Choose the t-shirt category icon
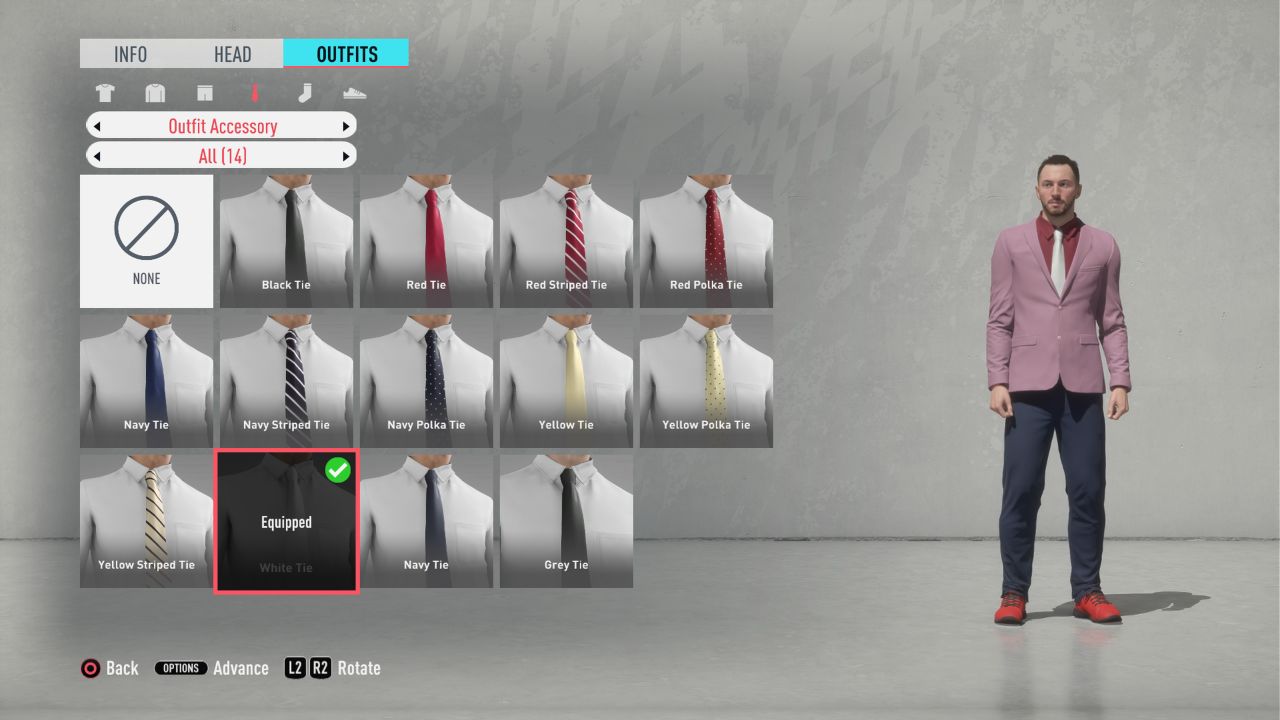Image resolution: width=1280 pixels, height=720 pixels. [105, 94]
